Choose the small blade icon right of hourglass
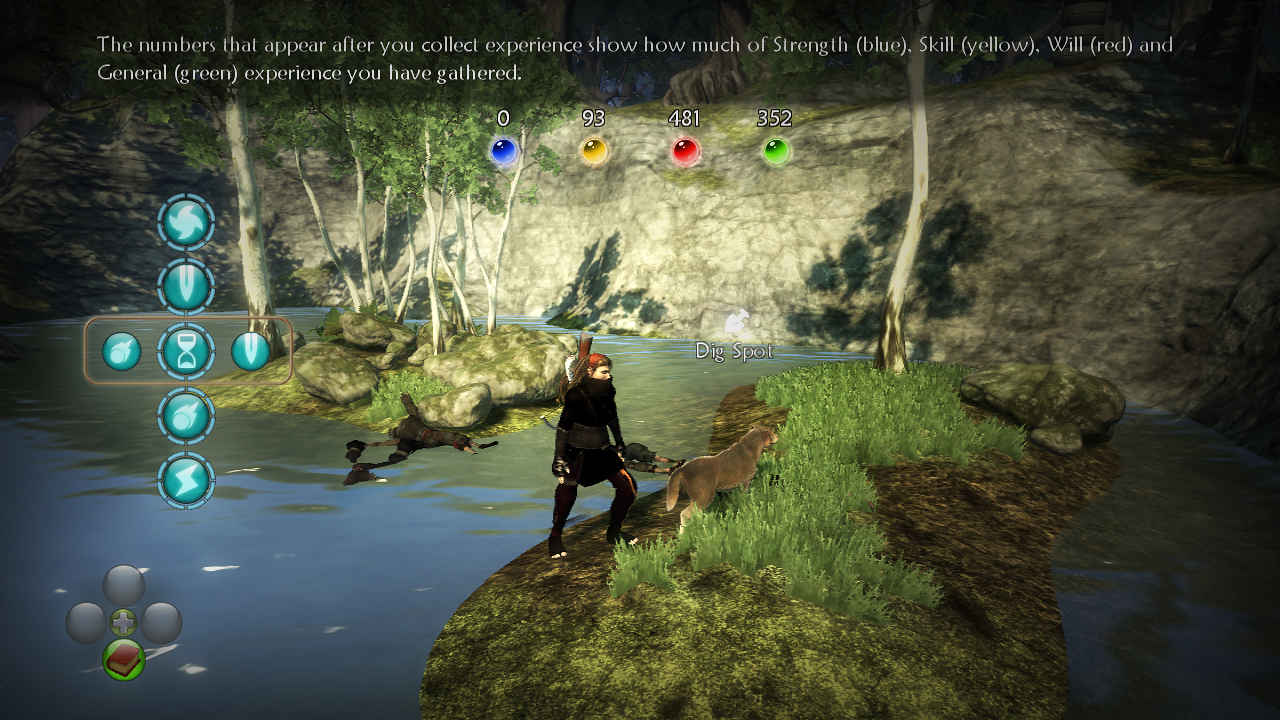This screenshot has width=1280, height=720. pyautogui.click(x=250, y=351)
